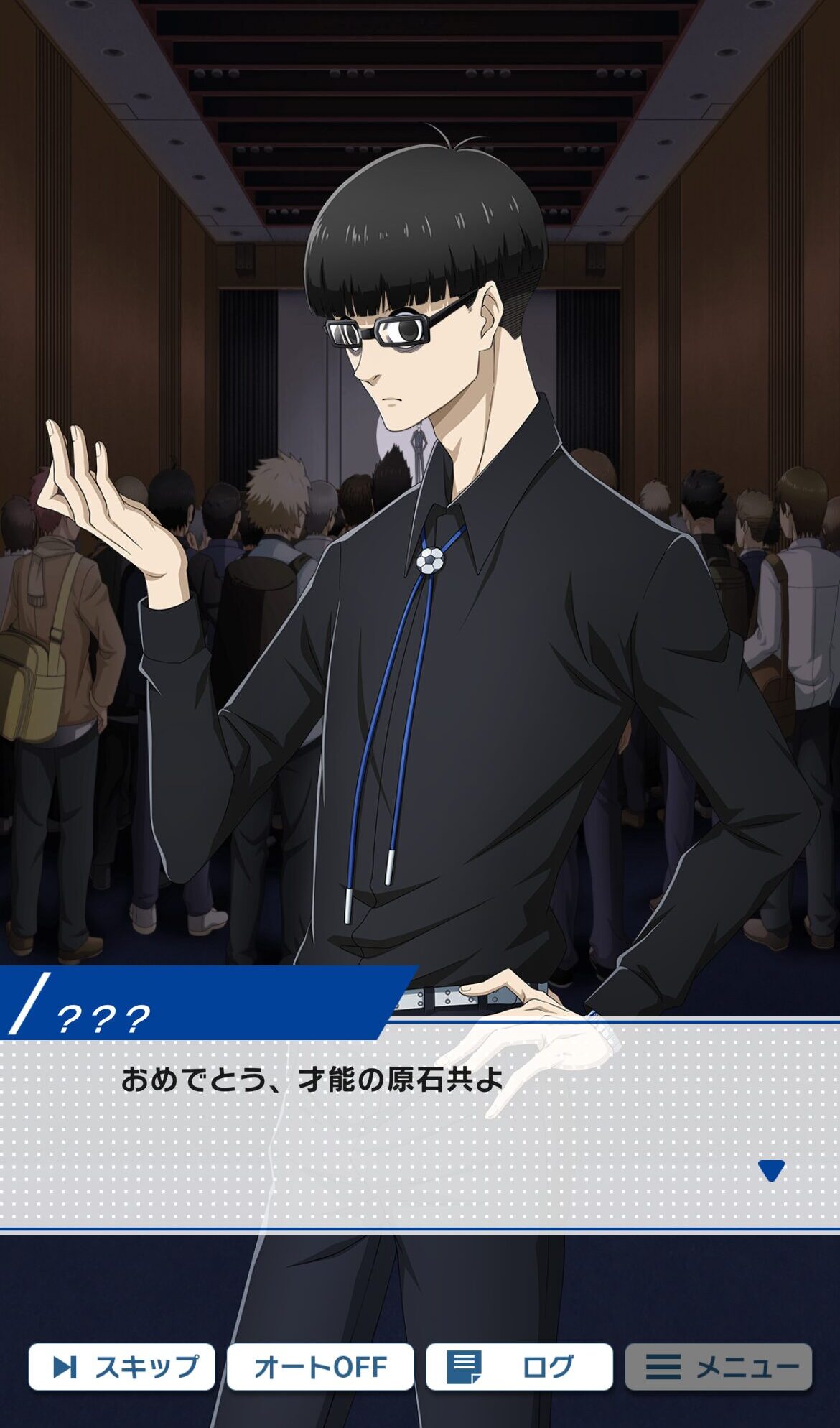The image size is (840, 1428).
Task: Advance dialogue with the blue arrow
Action: point(771,1170)
